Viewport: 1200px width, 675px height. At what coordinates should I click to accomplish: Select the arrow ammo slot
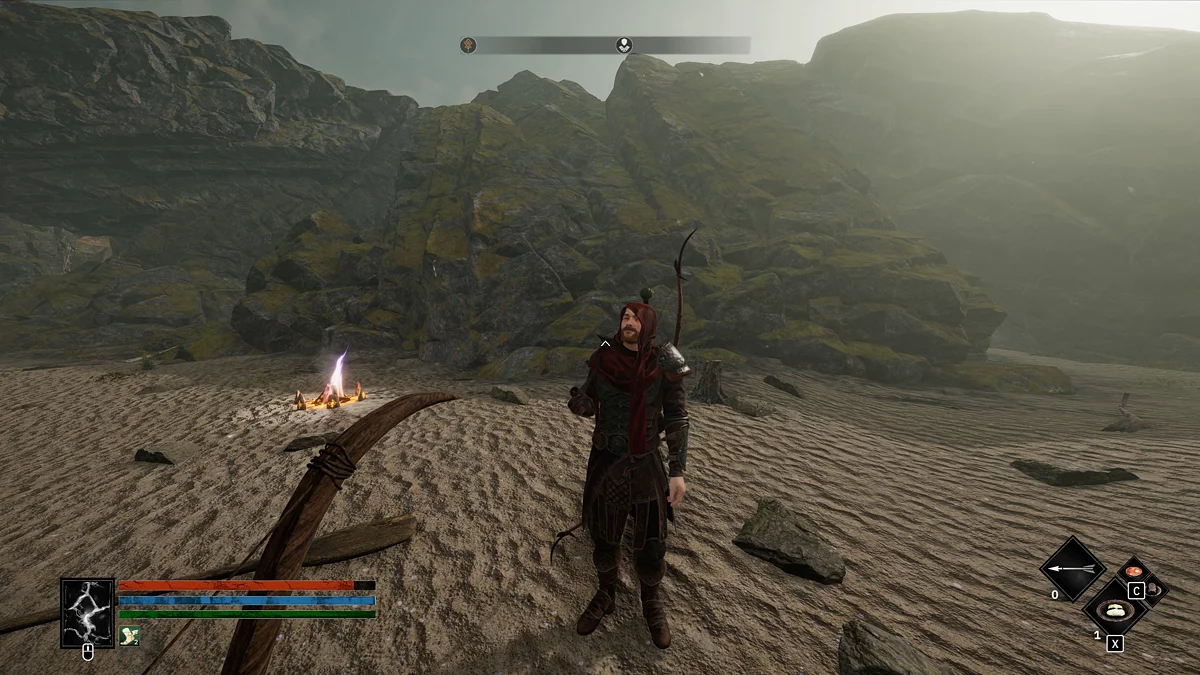(1072, 569)
